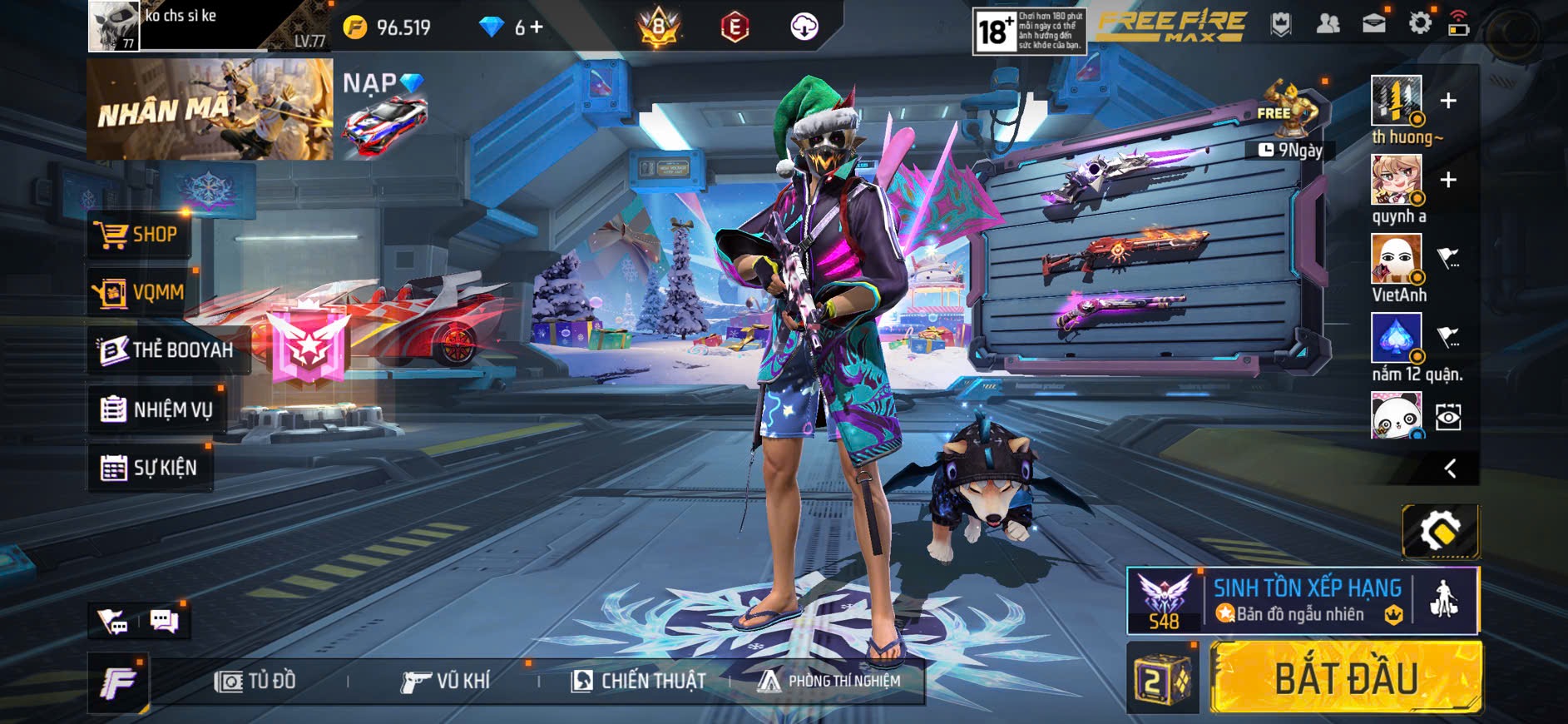Collapse the friends side panel arrow
The height and width of the screenshot is (724, 1568).
pos(1450,469)
